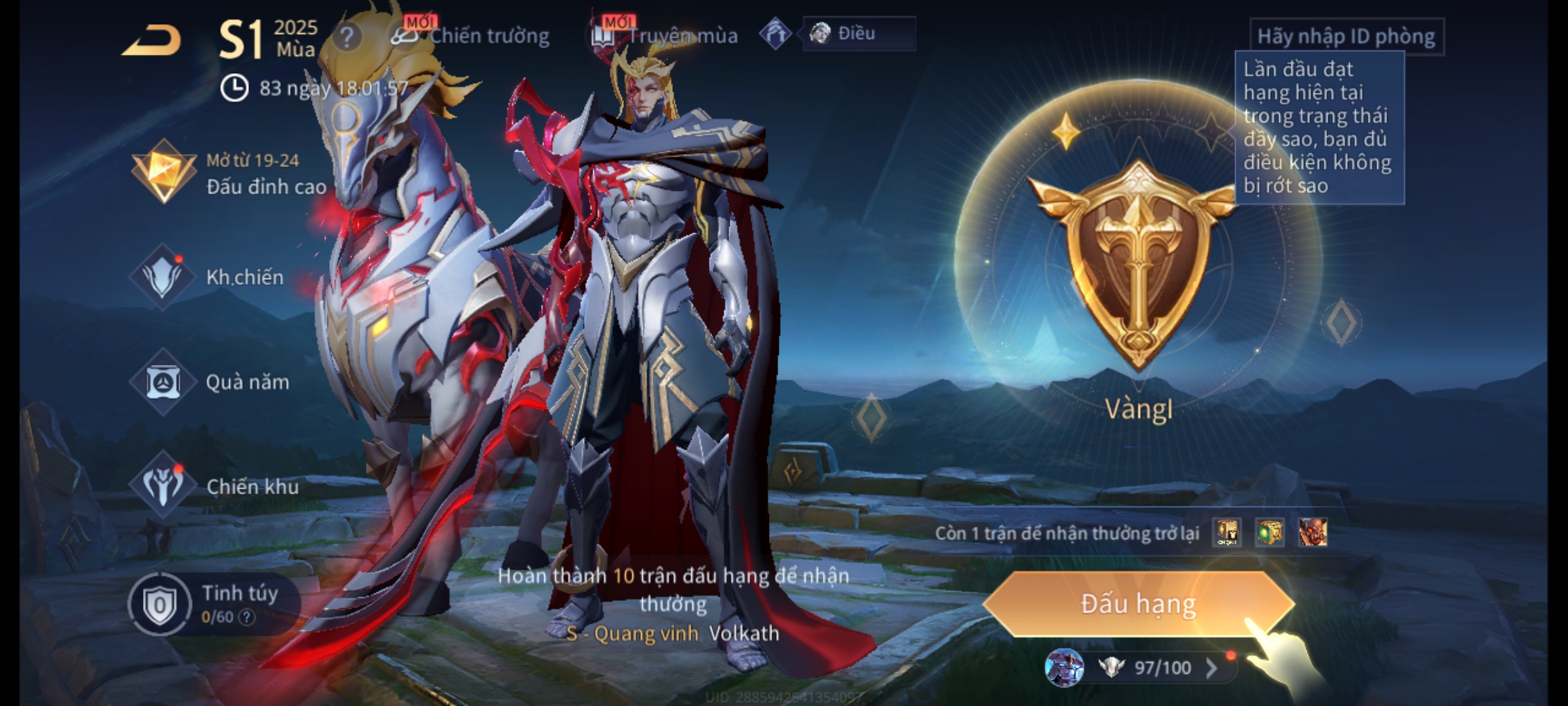This screenshot has height=706, width=1568.
Task: Go back with the return arrow
Action: coord(151,41)
